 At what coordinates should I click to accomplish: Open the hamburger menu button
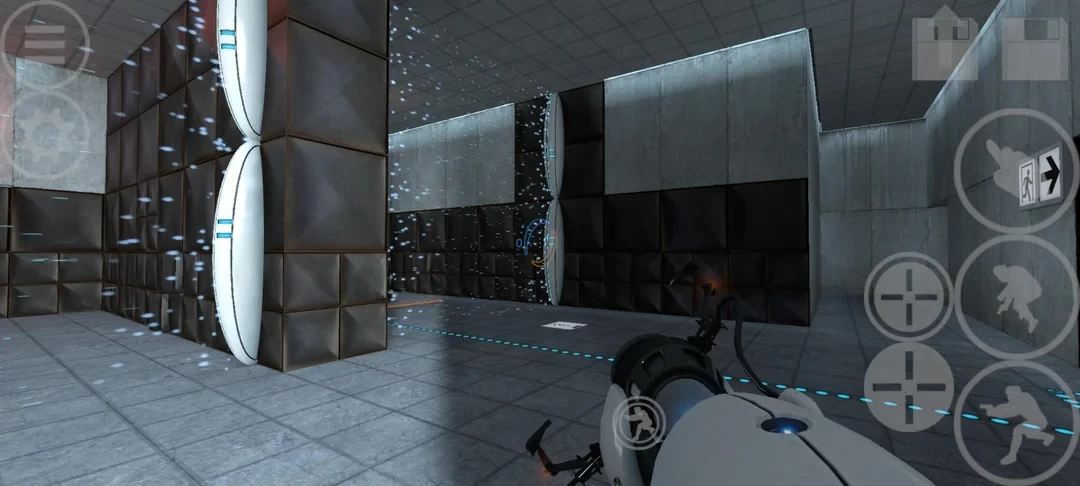tap(44, 43)
